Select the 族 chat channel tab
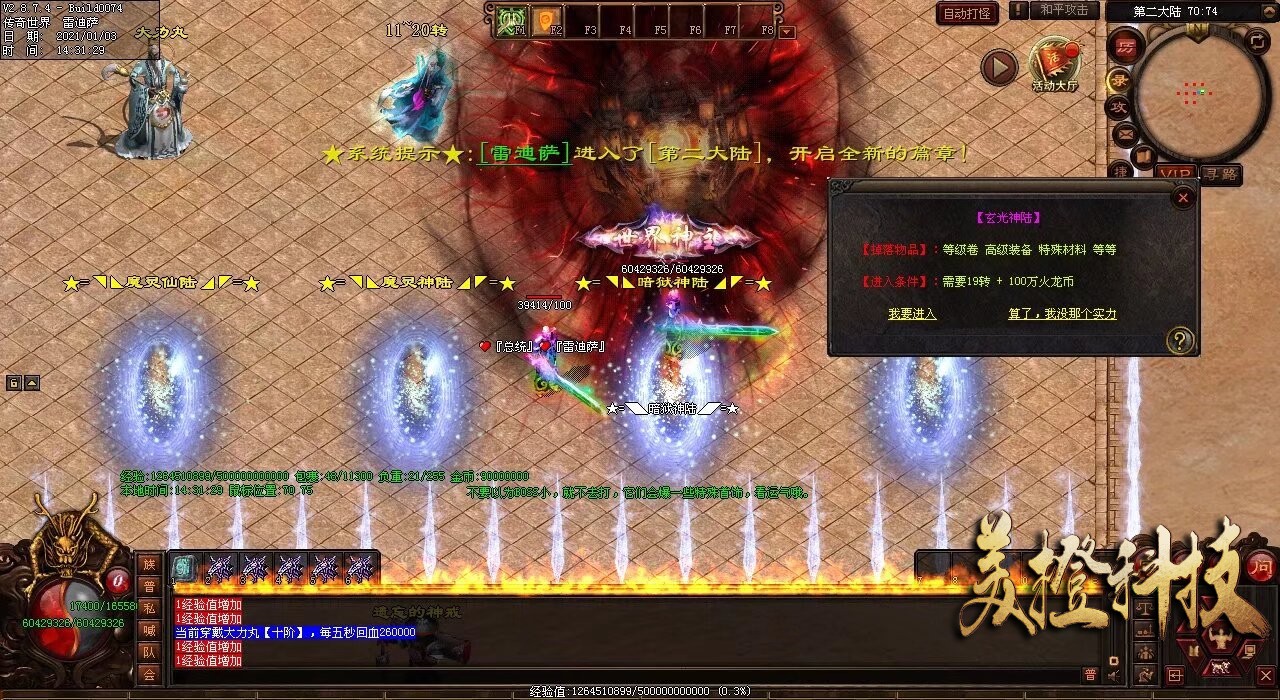The image size is (1280, 700). 149,564
